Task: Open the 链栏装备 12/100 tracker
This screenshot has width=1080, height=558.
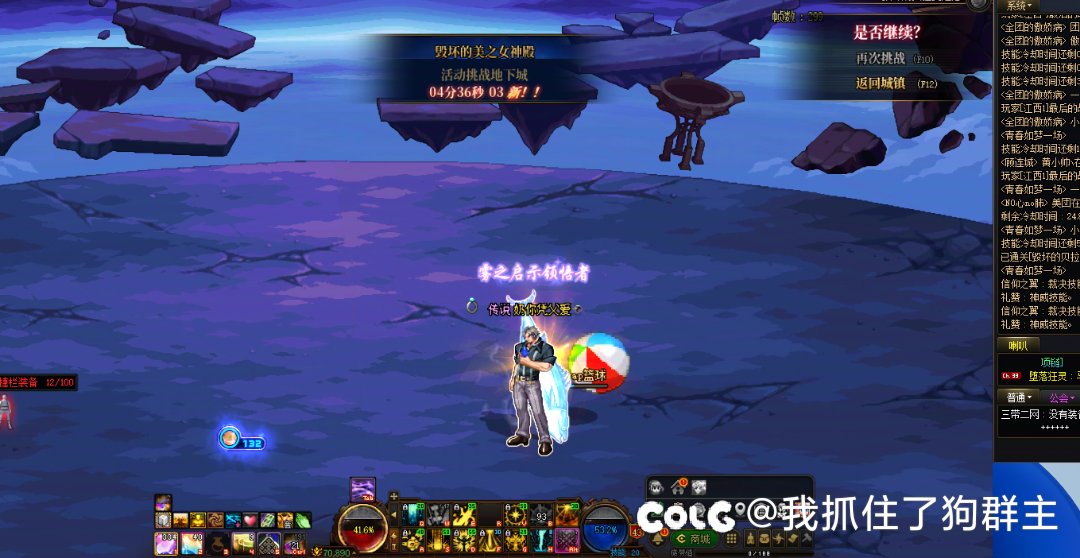Action: (x=40, y=382)
